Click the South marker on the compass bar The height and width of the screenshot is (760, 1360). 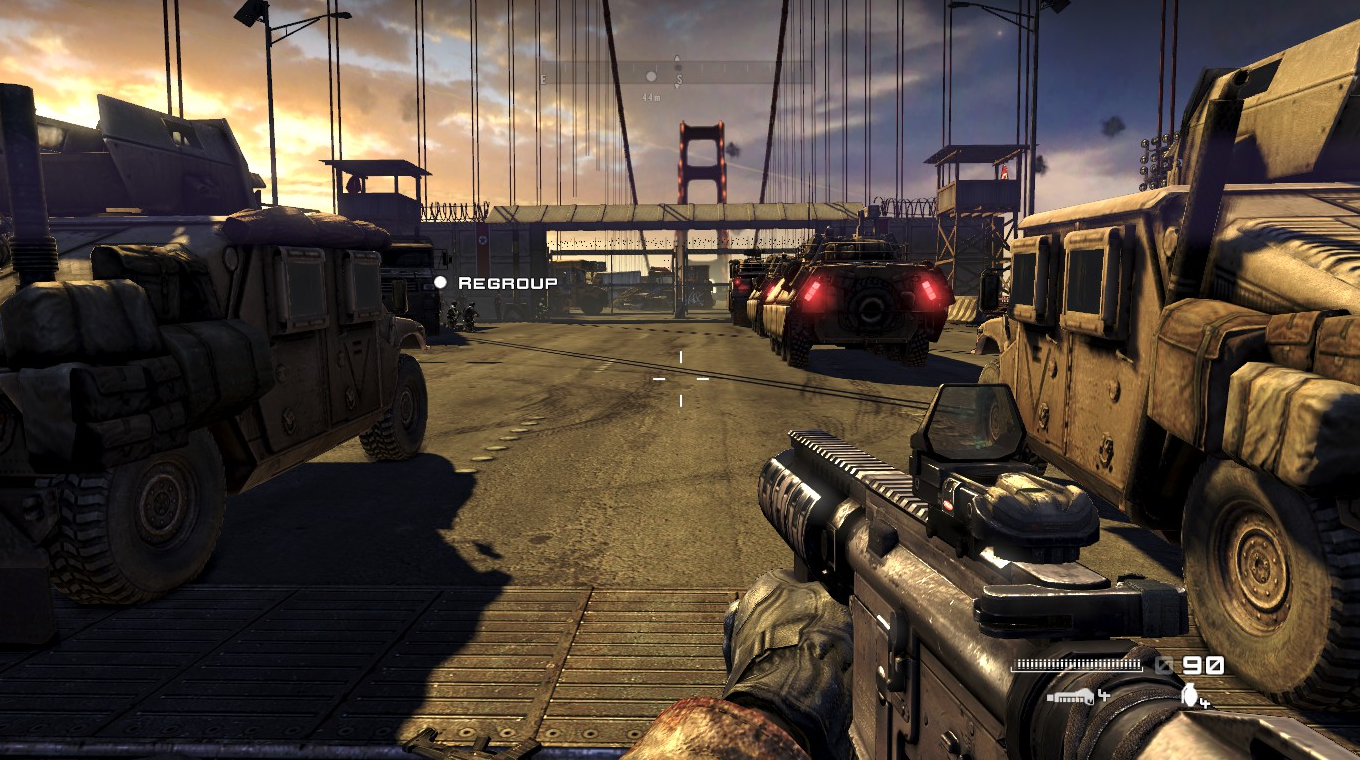[x=679, y=77]
